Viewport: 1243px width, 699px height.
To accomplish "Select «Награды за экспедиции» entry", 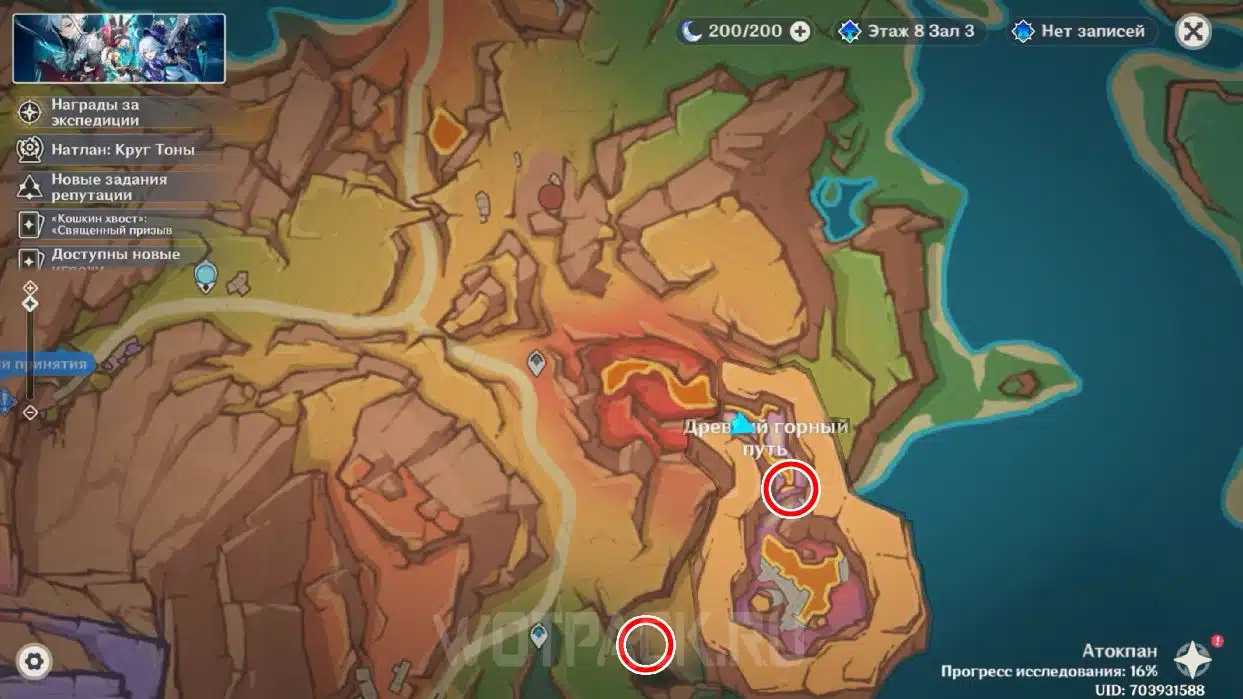I will click(95, 112).
